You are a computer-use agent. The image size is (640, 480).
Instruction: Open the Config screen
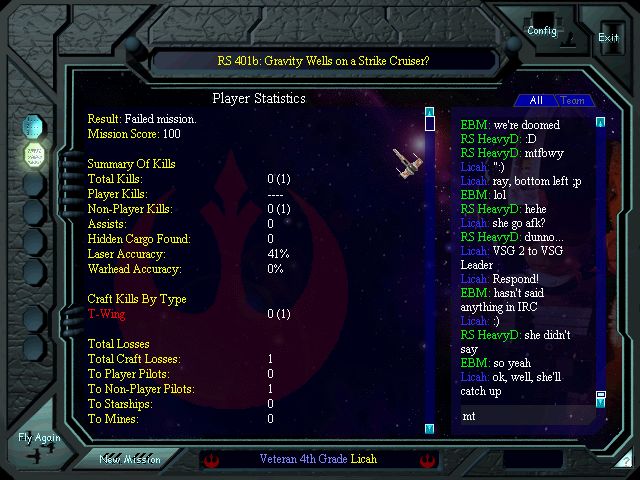tap(543, 29)
